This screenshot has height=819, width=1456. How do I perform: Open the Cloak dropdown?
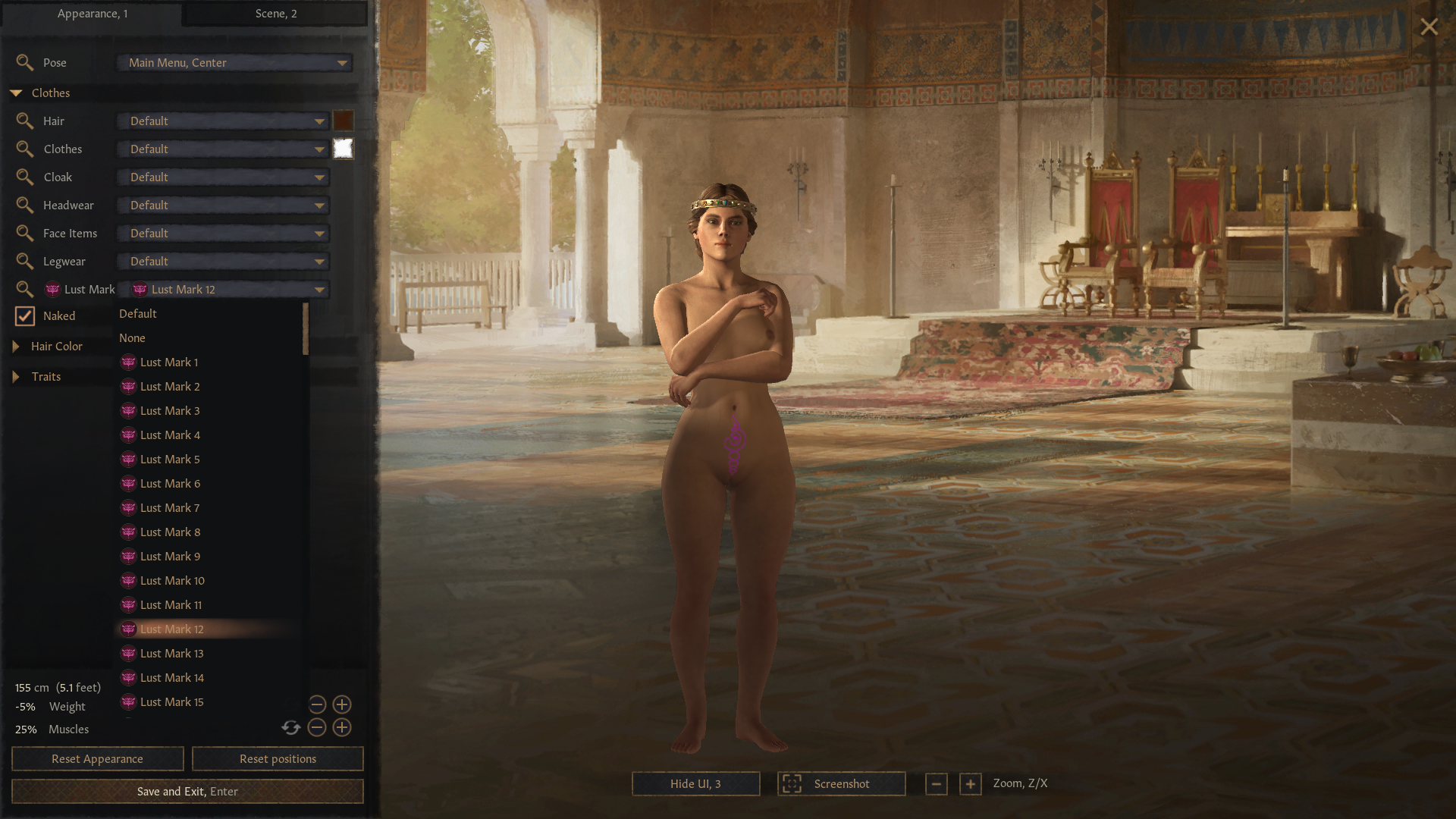223,177
